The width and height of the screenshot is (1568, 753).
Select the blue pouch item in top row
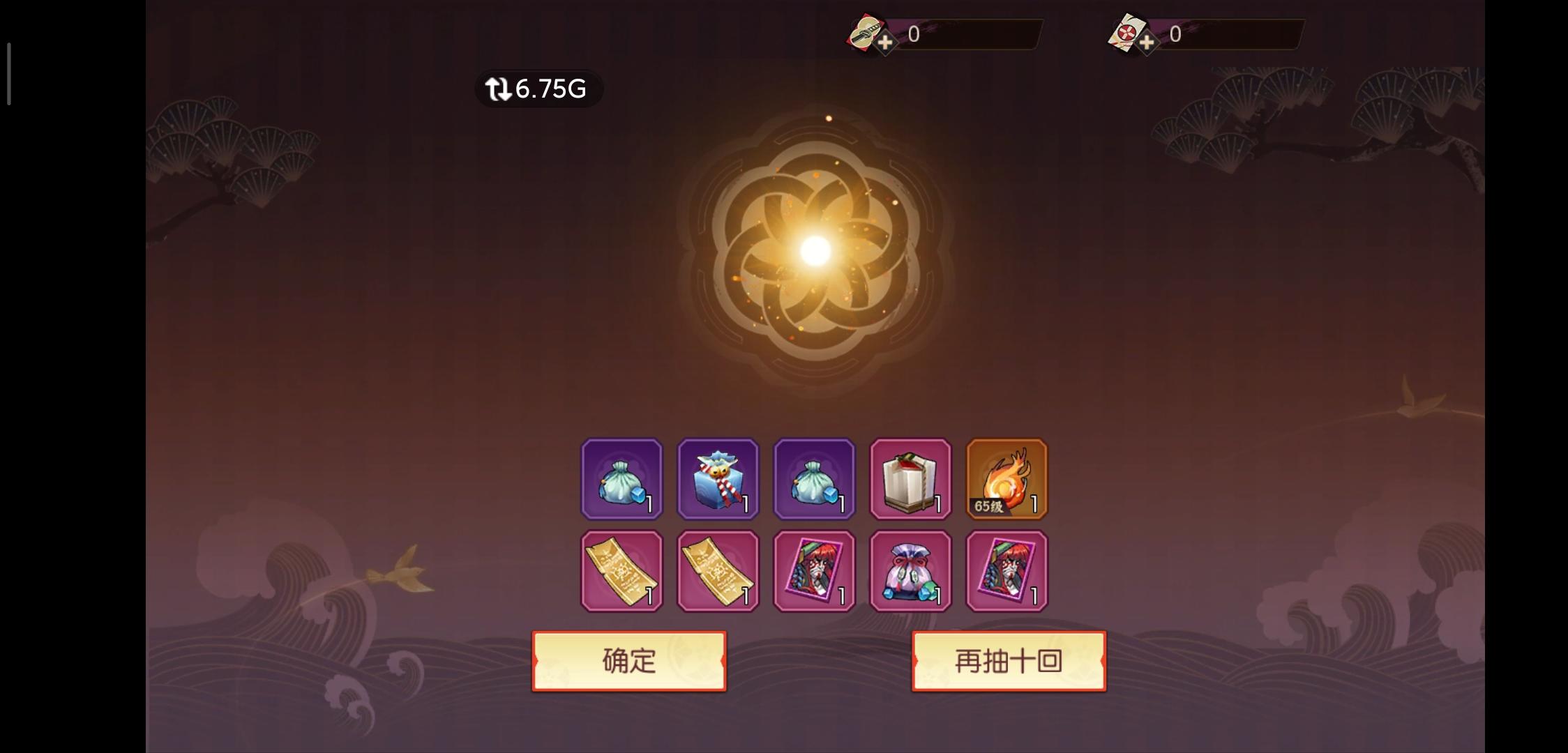tap(621, 478)
